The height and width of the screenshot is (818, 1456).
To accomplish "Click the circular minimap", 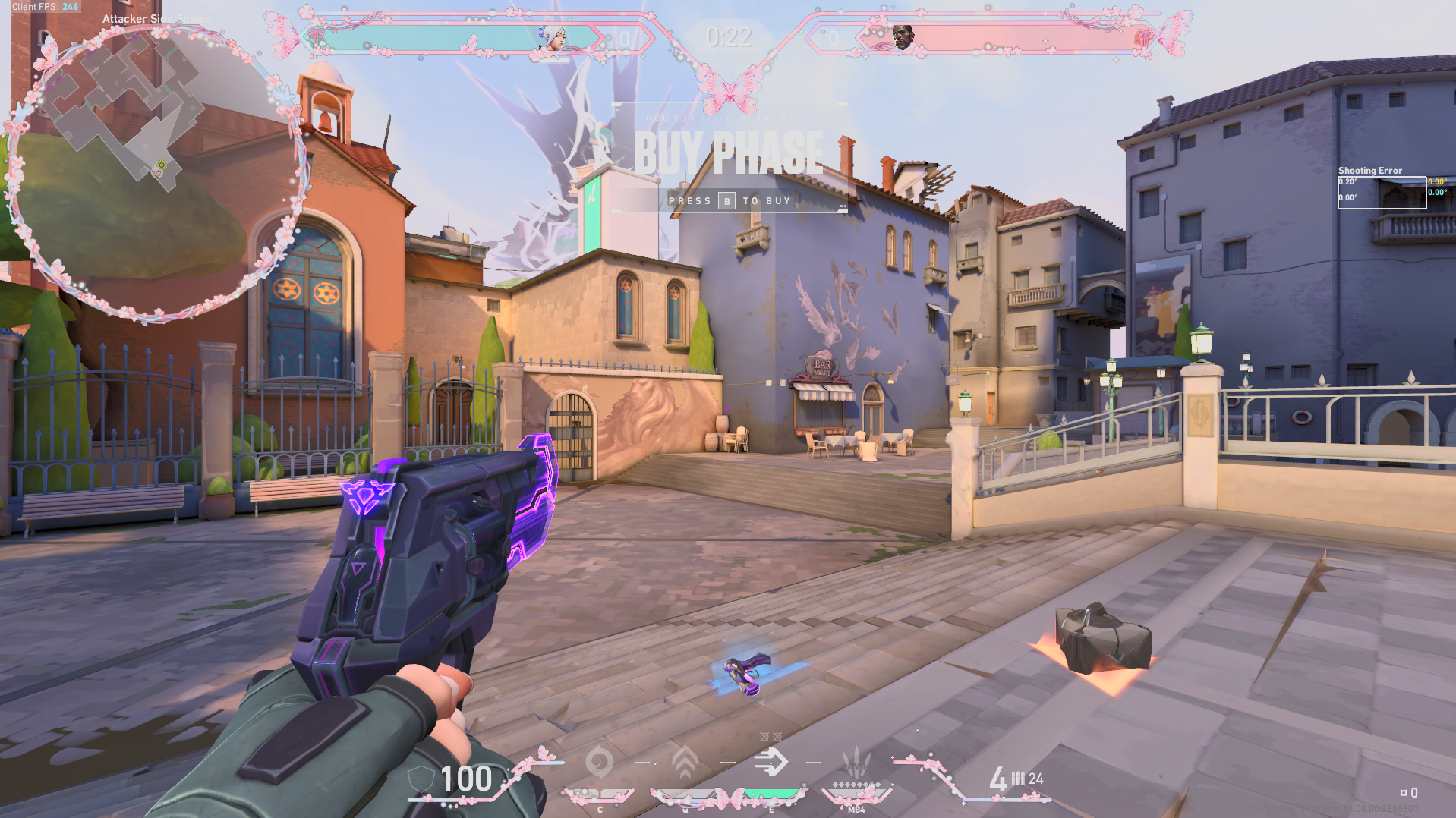I will click(156, 171).
